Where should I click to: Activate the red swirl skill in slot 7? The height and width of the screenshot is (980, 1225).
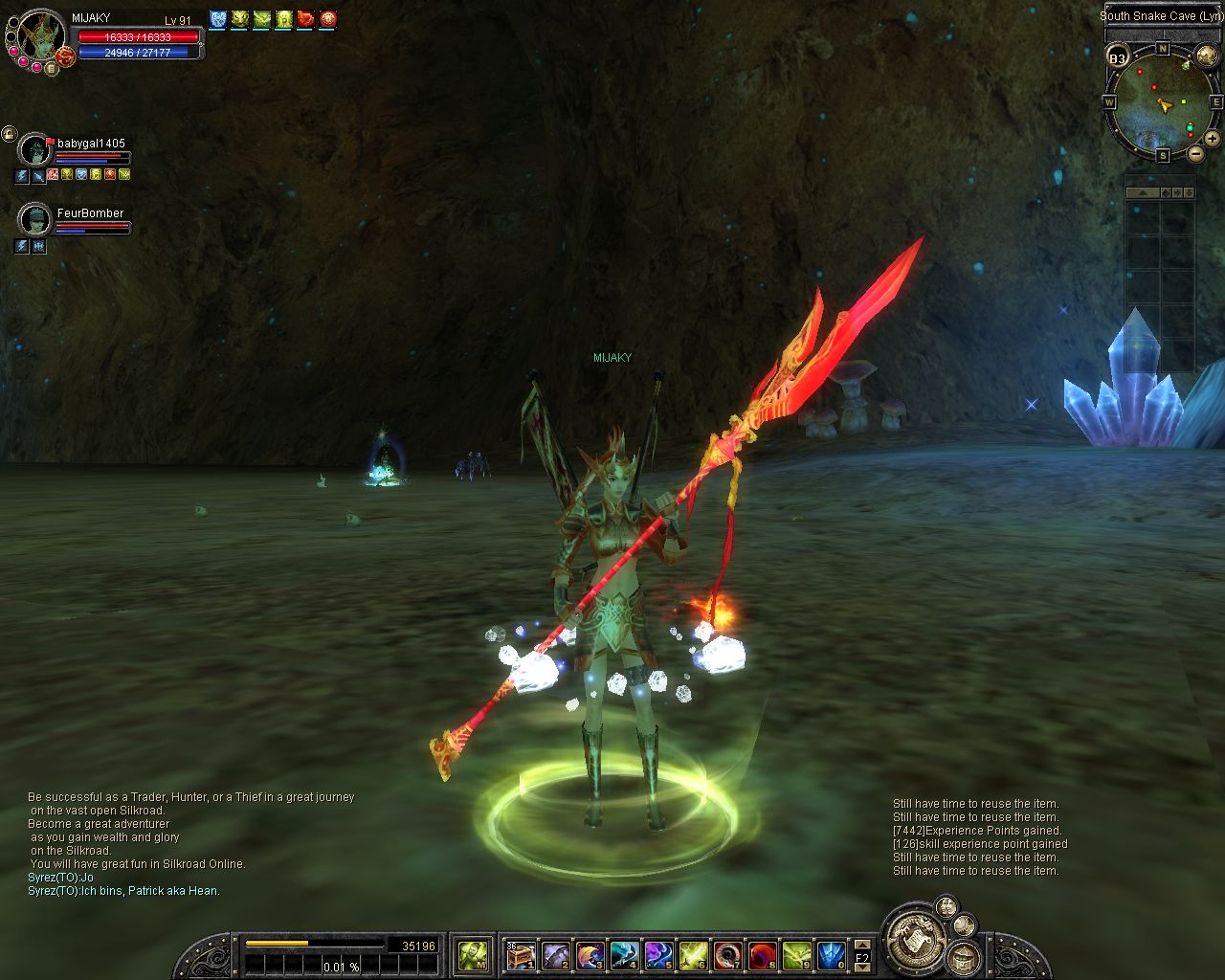pos(727,955)
